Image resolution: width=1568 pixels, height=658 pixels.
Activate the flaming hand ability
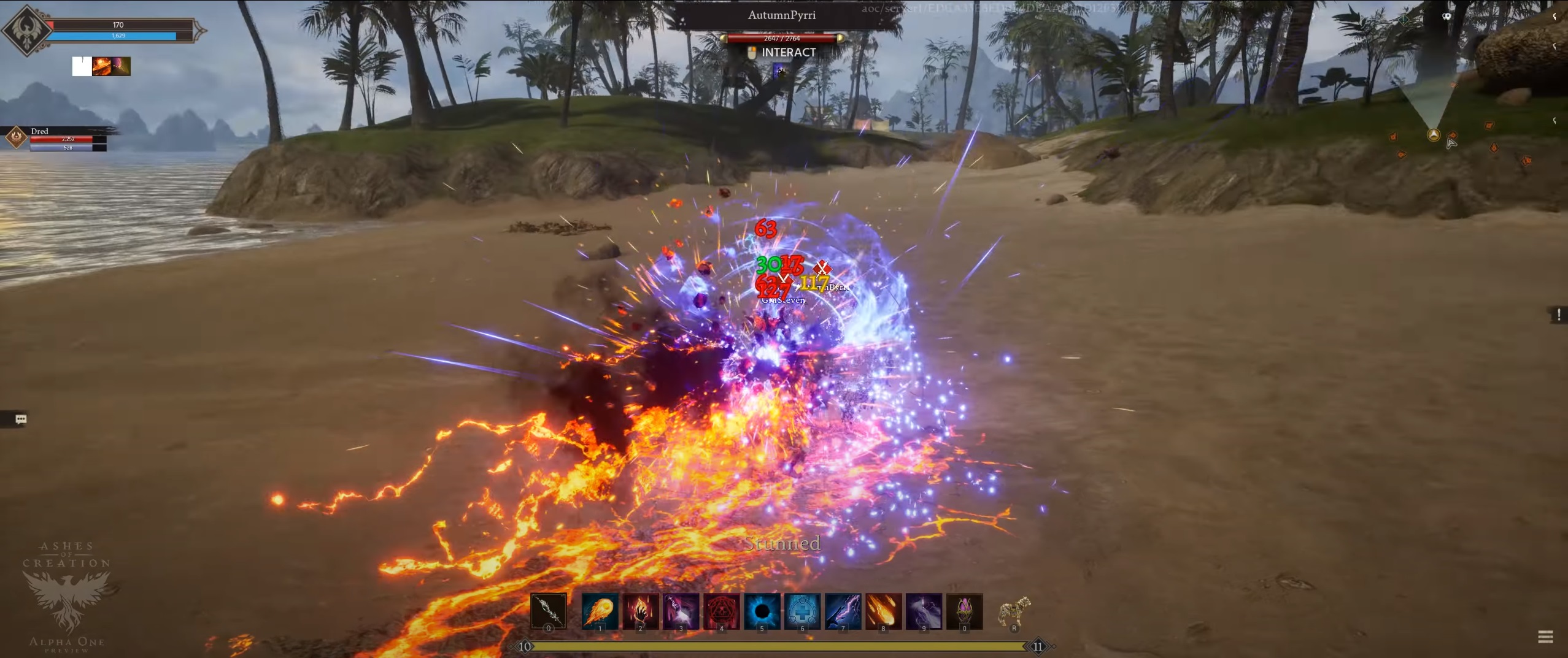[640, 610]
